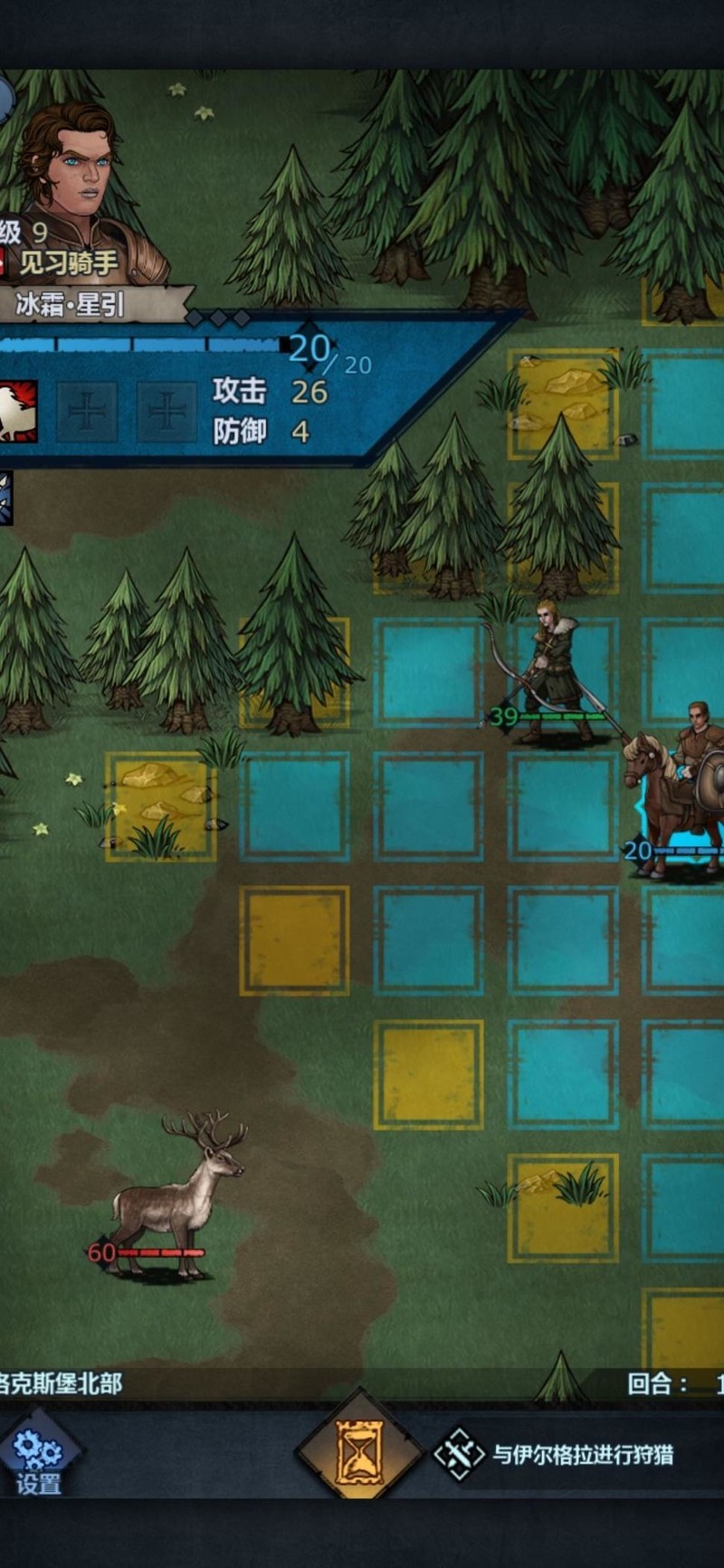
Task: Open the 设置 settings menu
Action: coord(36,1458)
